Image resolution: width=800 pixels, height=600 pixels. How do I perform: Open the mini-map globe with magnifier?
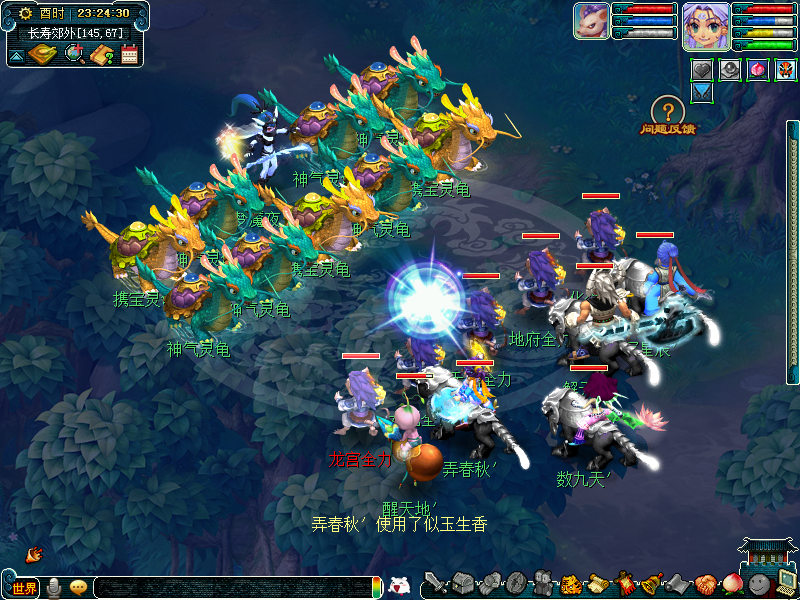pos(75,54)
